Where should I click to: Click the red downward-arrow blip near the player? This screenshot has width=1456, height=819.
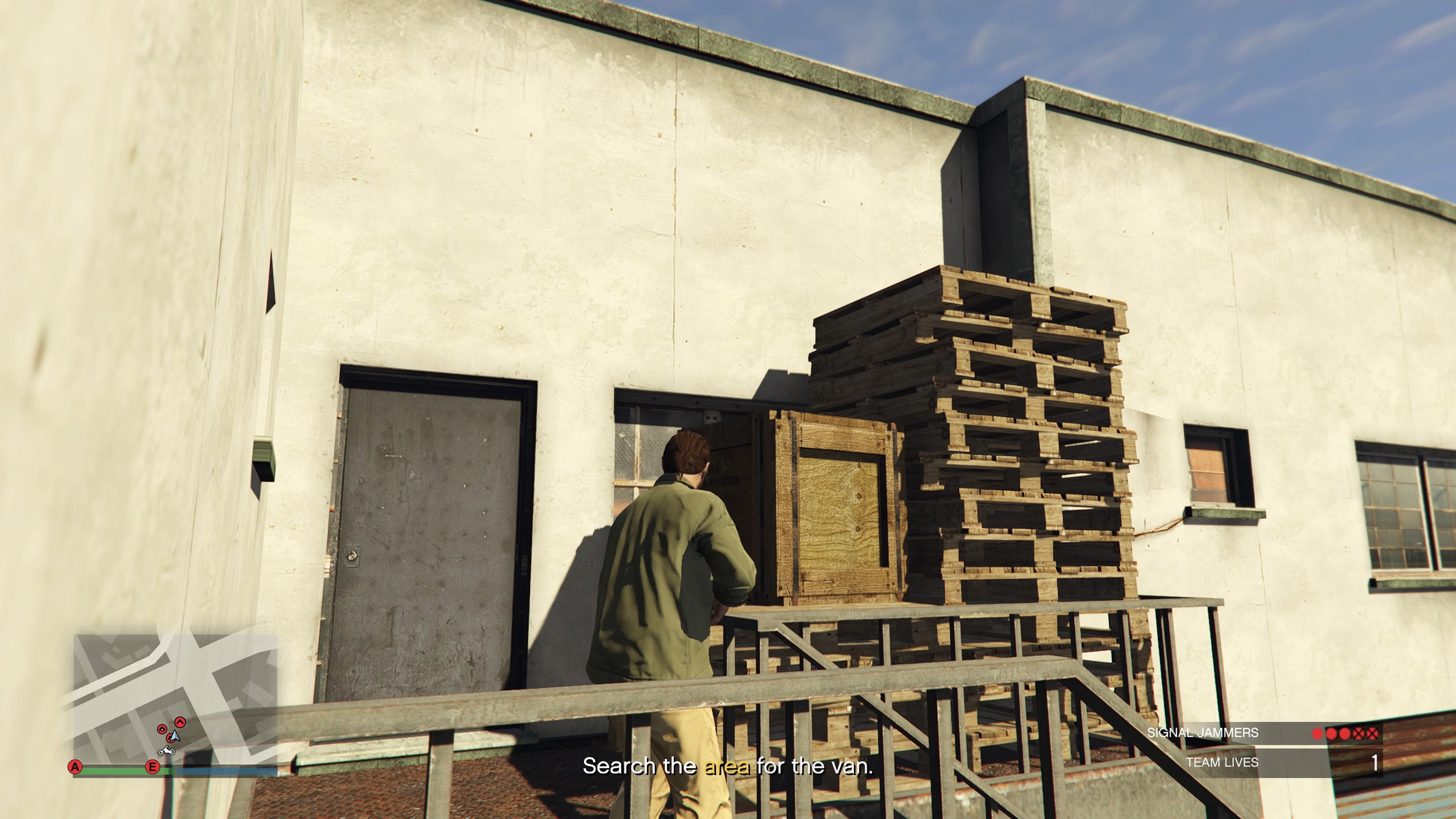[x=163, y=730]
